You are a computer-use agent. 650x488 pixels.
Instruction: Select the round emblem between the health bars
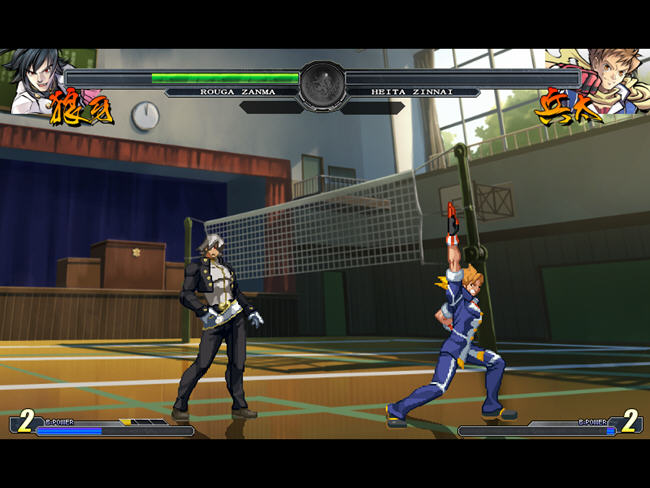(322, 85)
